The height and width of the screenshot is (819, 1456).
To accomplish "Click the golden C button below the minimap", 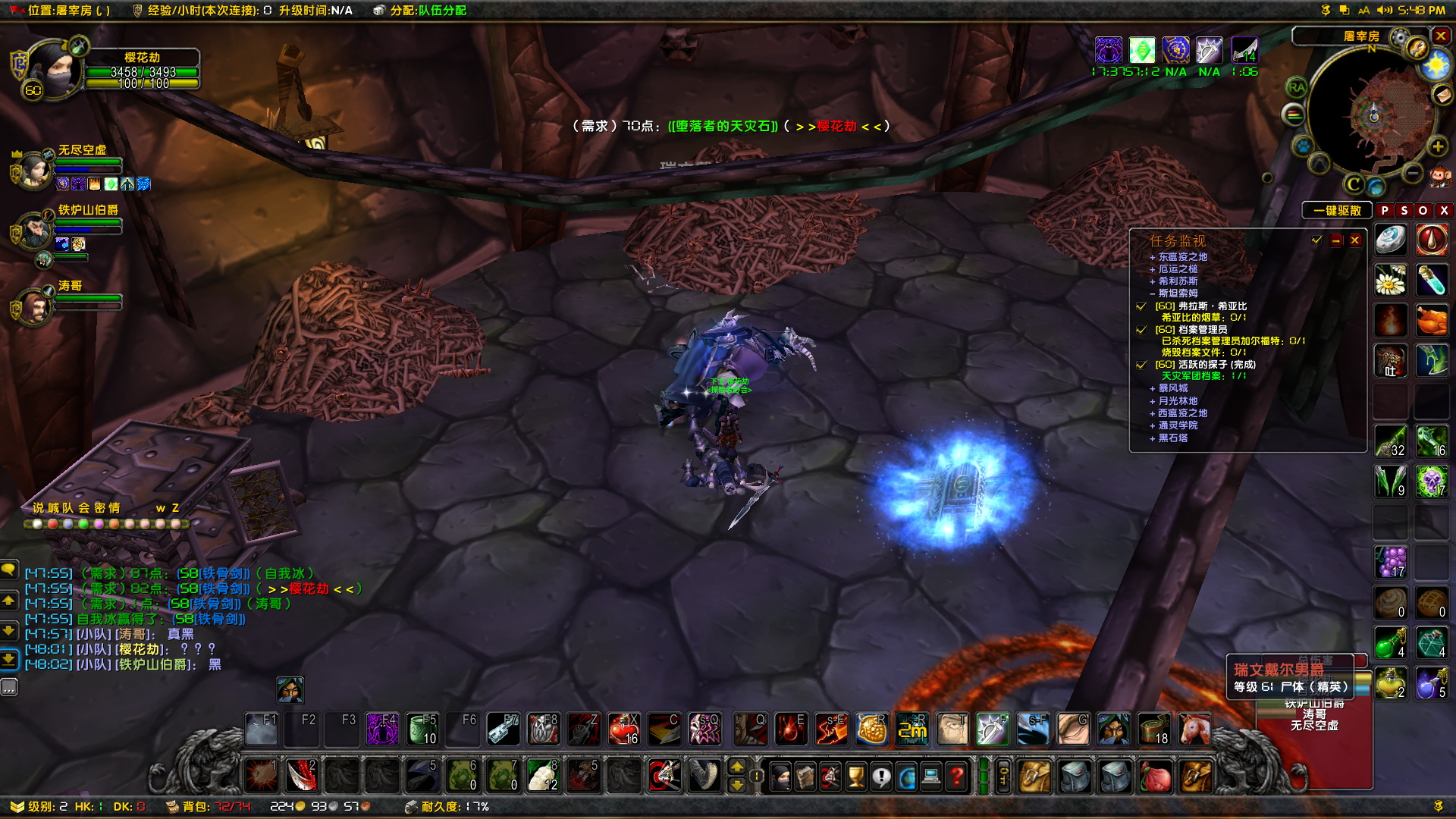I will tap(1352, 184).
